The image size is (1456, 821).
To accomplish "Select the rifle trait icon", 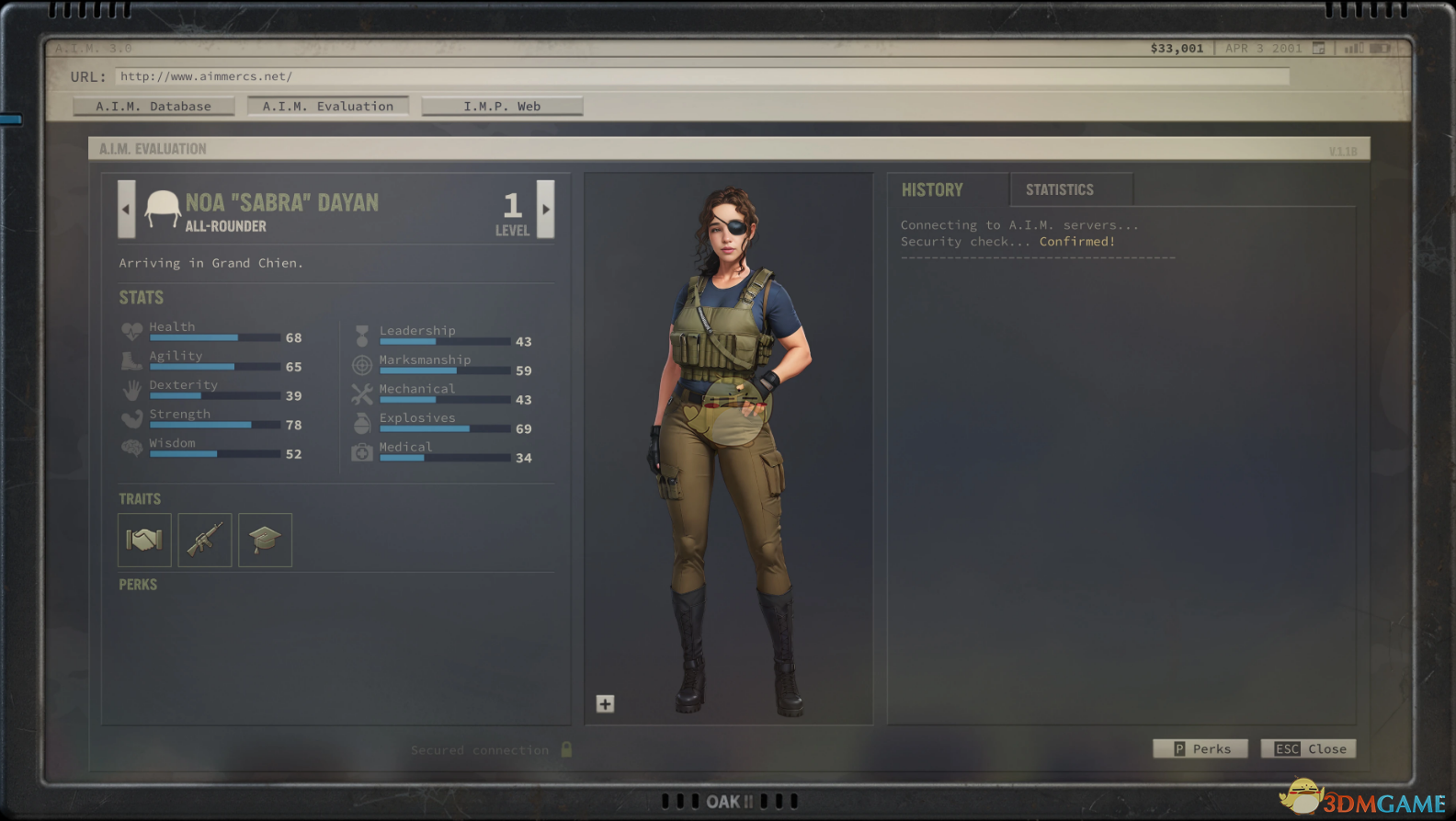I will pyautogui.click(x=204, y=540).
